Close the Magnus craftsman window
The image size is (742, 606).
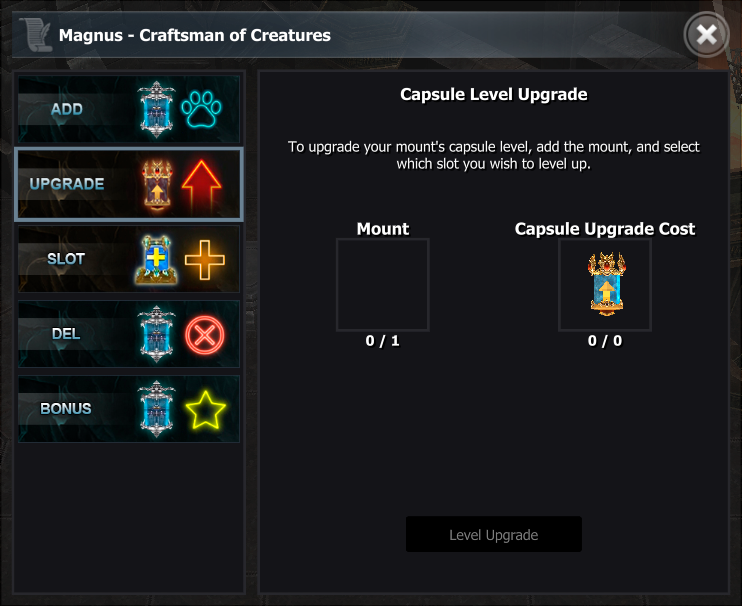pos(706,36)
